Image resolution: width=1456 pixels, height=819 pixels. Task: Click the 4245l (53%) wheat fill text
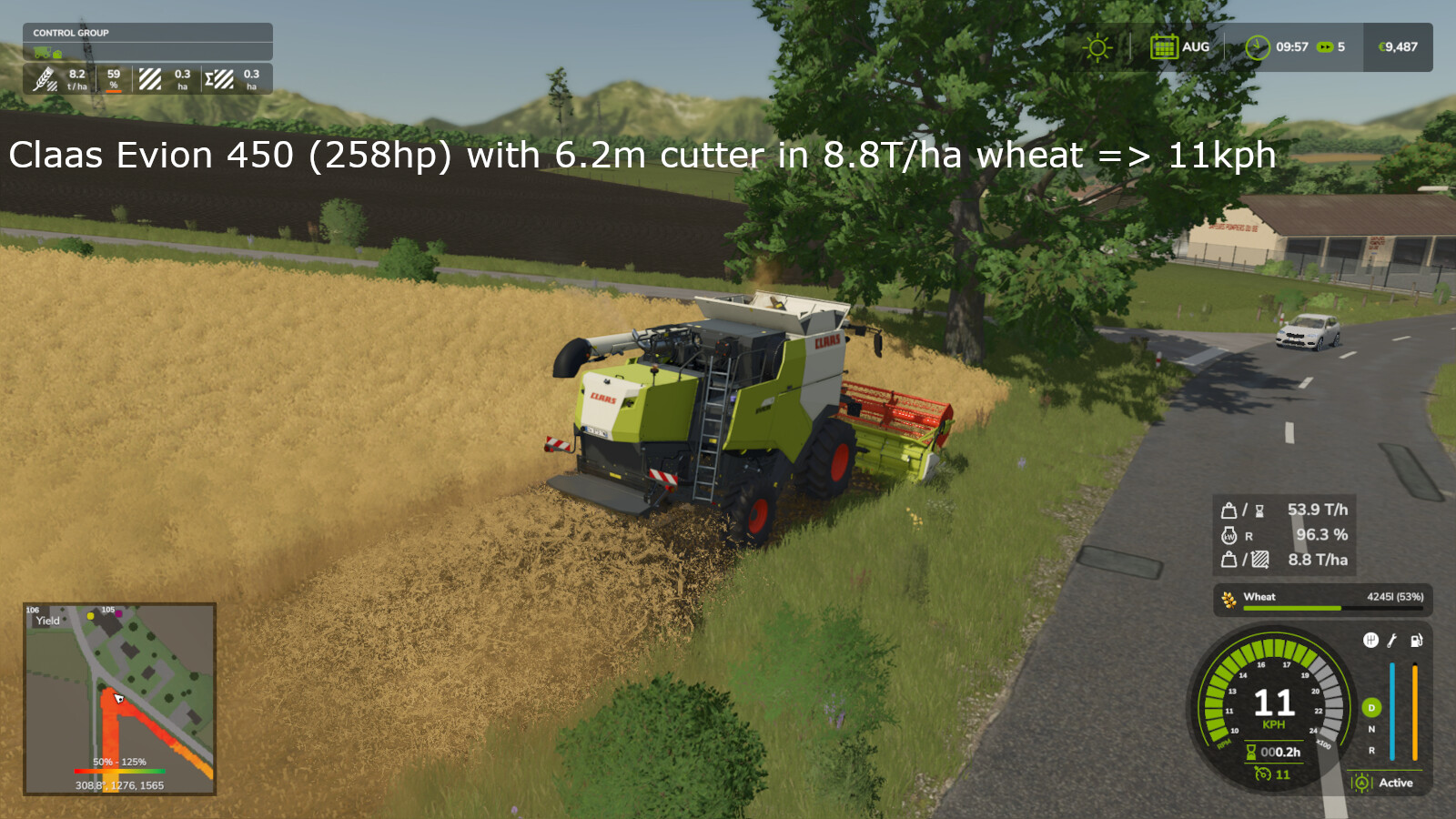1396,597
